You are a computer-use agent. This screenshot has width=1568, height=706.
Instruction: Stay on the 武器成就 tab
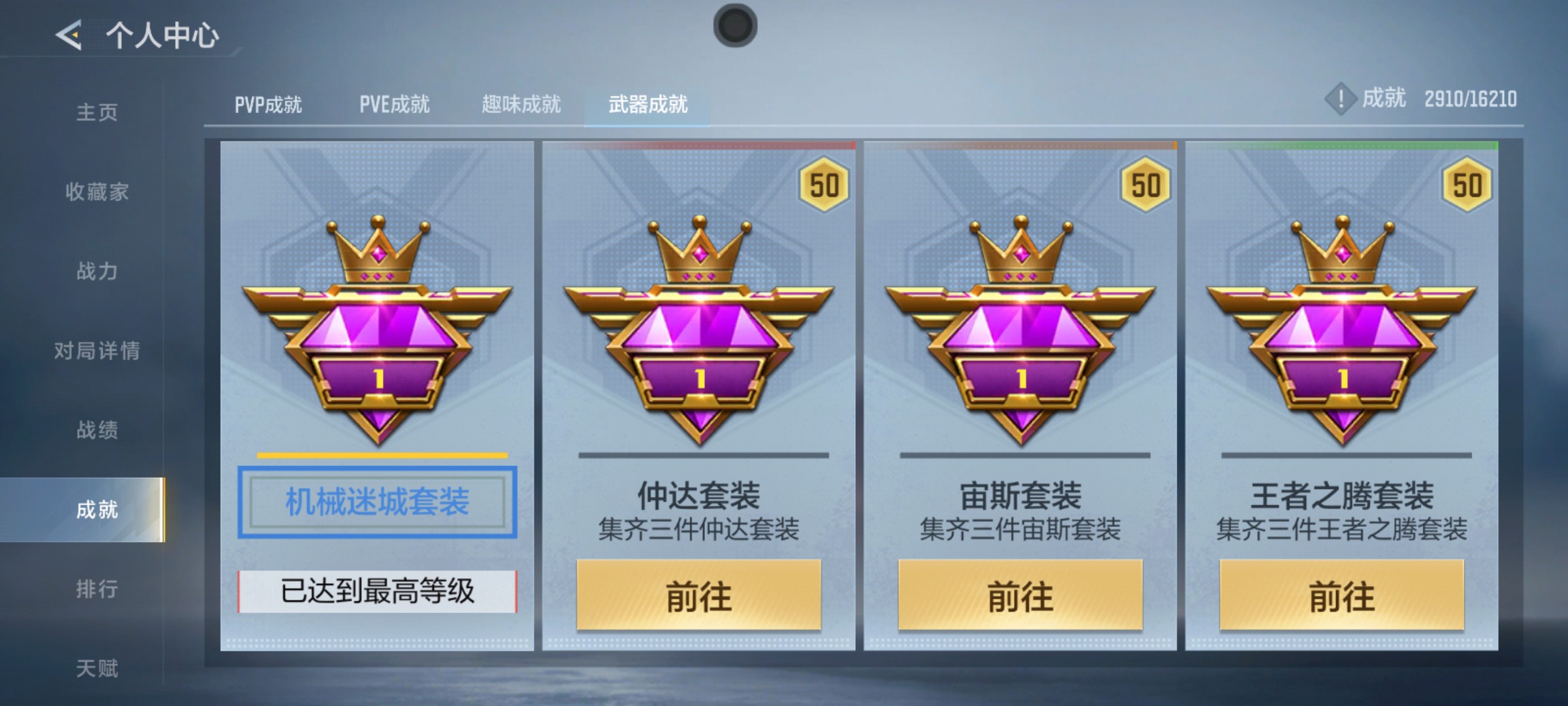[647, 103]
